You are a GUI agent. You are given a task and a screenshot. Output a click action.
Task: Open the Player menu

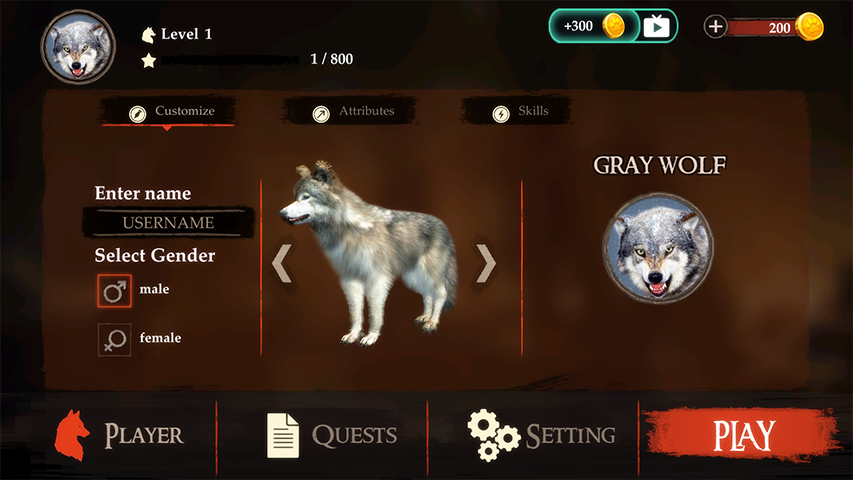[x=120, y=435]
